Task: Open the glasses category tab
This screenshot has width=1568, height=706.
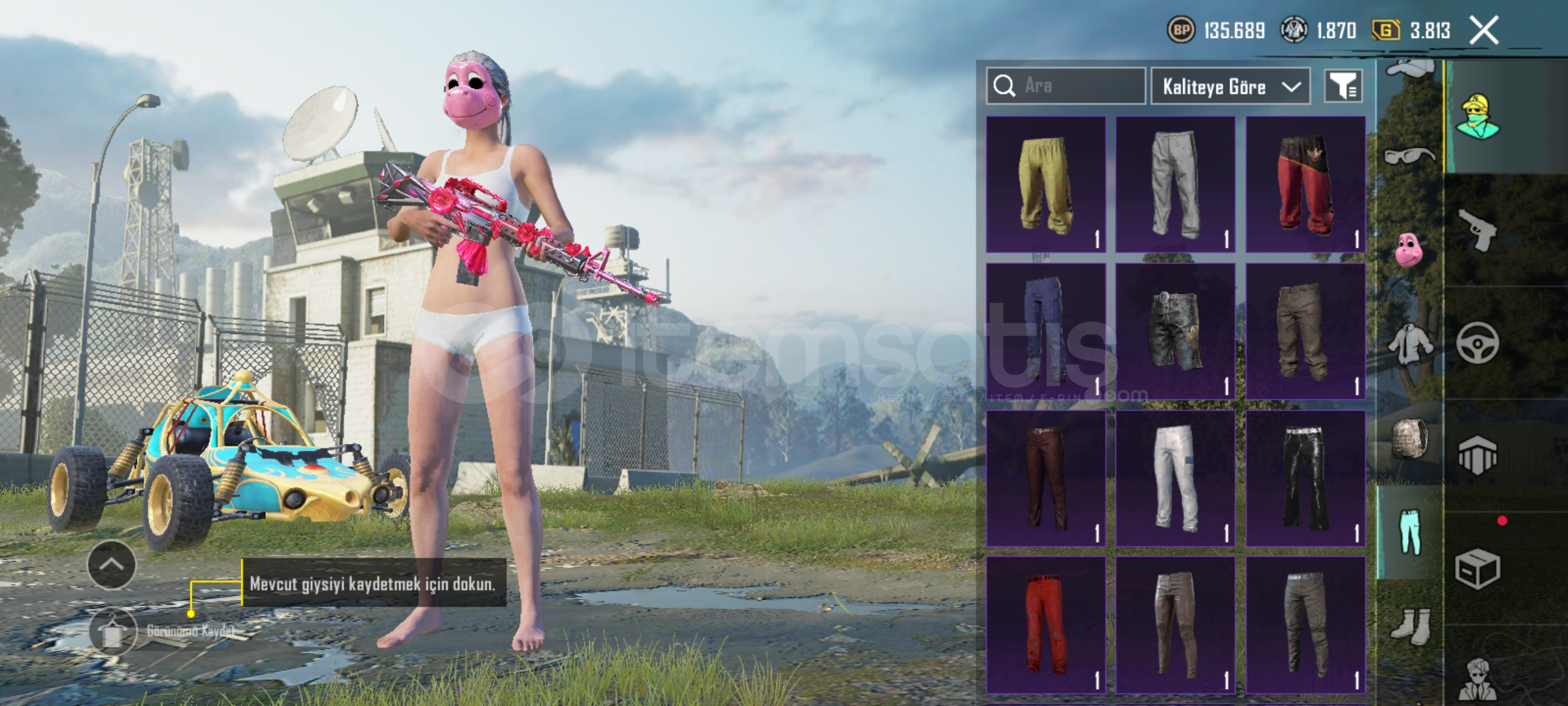Action: tap(1409, 156)
